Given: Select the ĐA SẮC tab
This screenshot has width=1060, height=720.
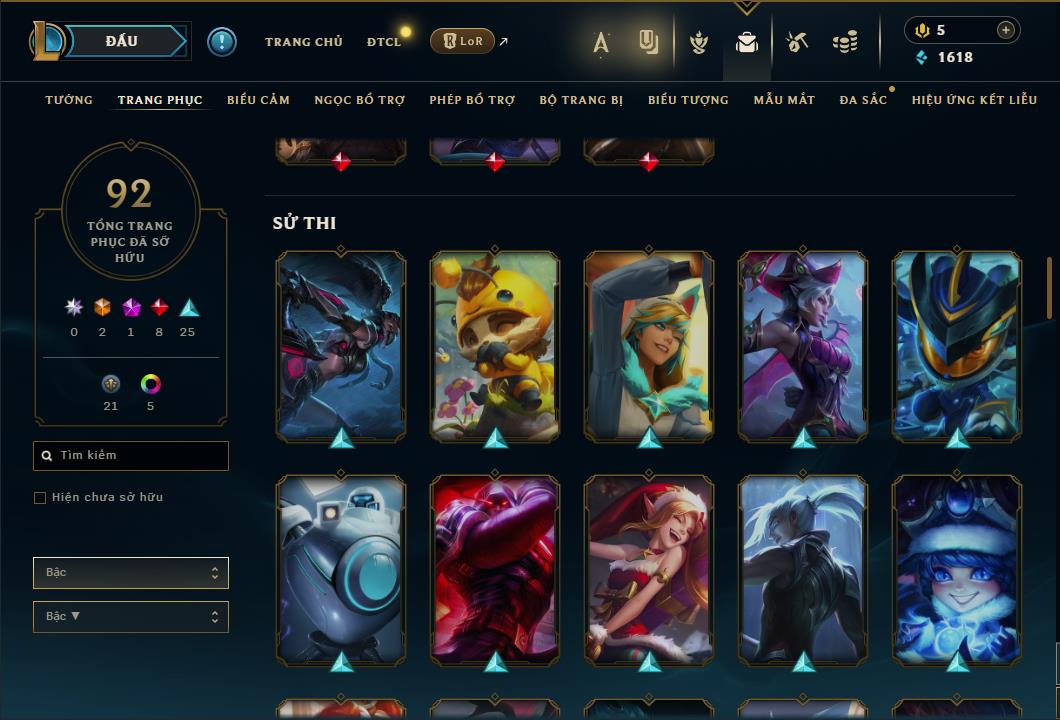Looking at the screenshot, I should coord(863,100).
